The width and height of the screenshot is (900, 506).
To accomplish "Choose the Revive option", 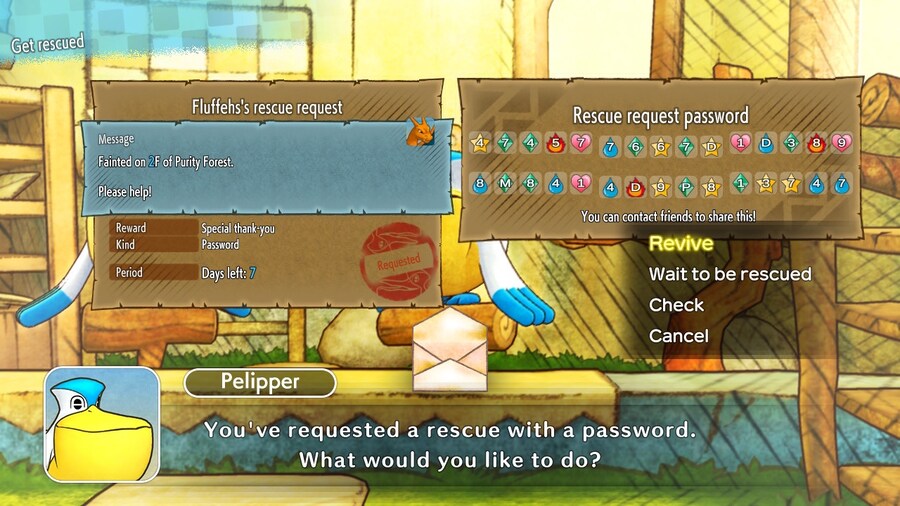I will 681,243.
